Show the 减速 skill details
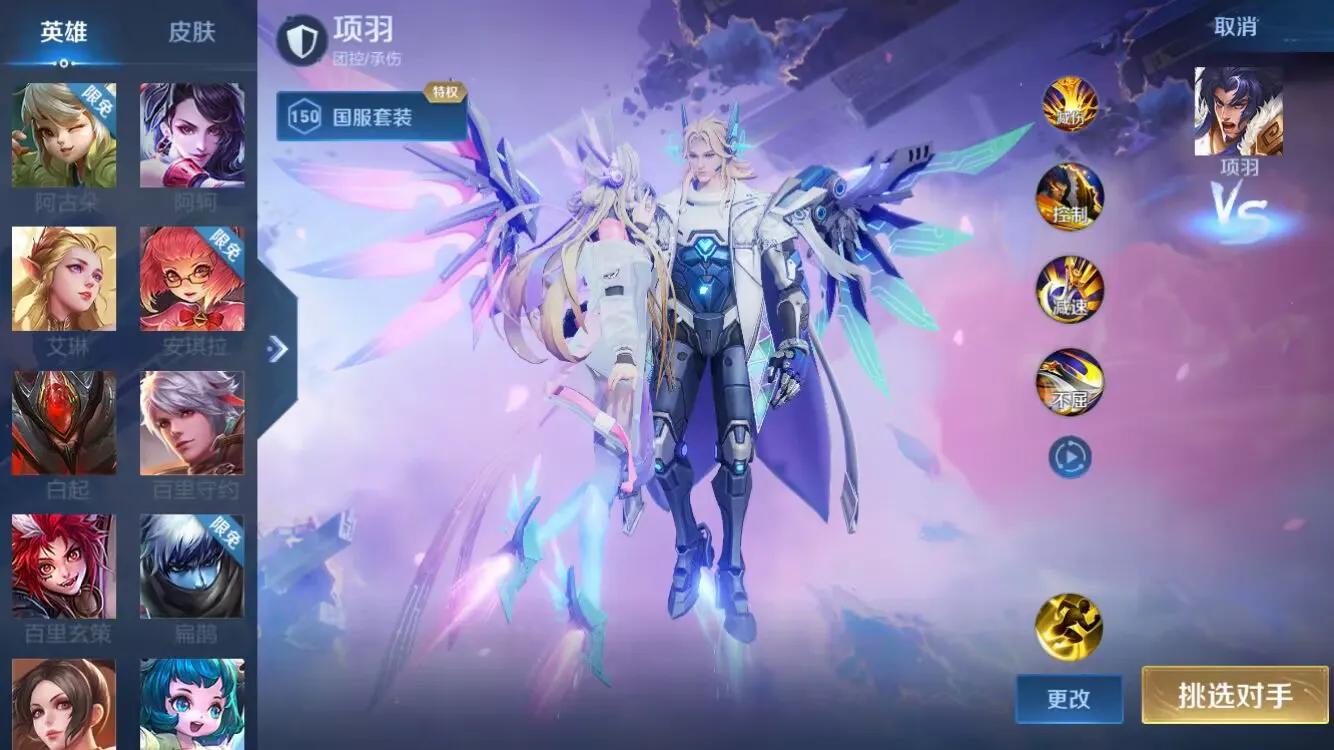Viewport: 1334px width, 750px height. click(x=1070, y=290)
